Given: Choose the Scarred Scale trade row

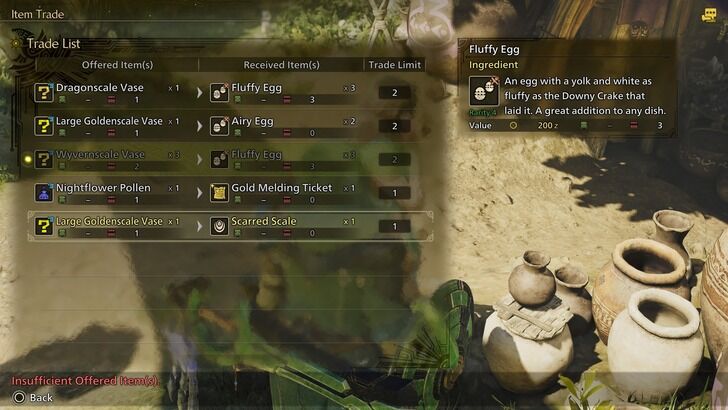Looking at the screenshot, I should [230, 226].
